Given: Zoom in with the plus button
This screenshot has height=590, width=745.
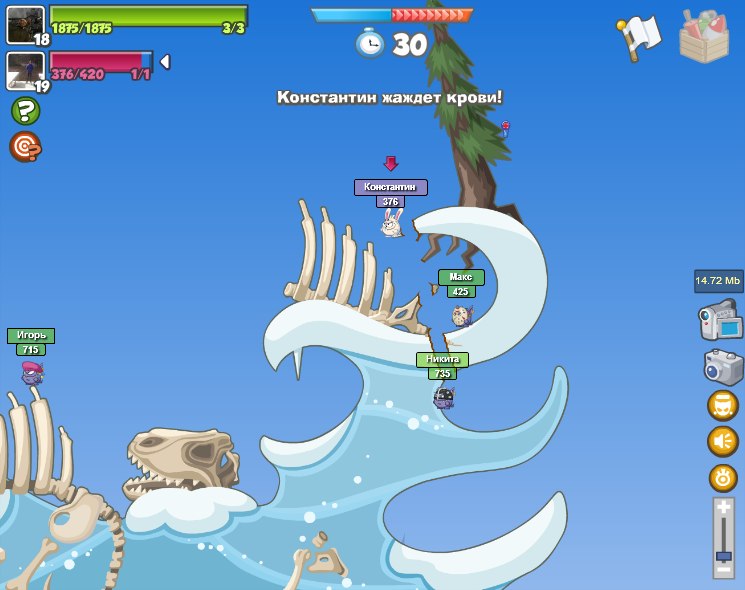Looking at the screenshot, I should [723, 508].
